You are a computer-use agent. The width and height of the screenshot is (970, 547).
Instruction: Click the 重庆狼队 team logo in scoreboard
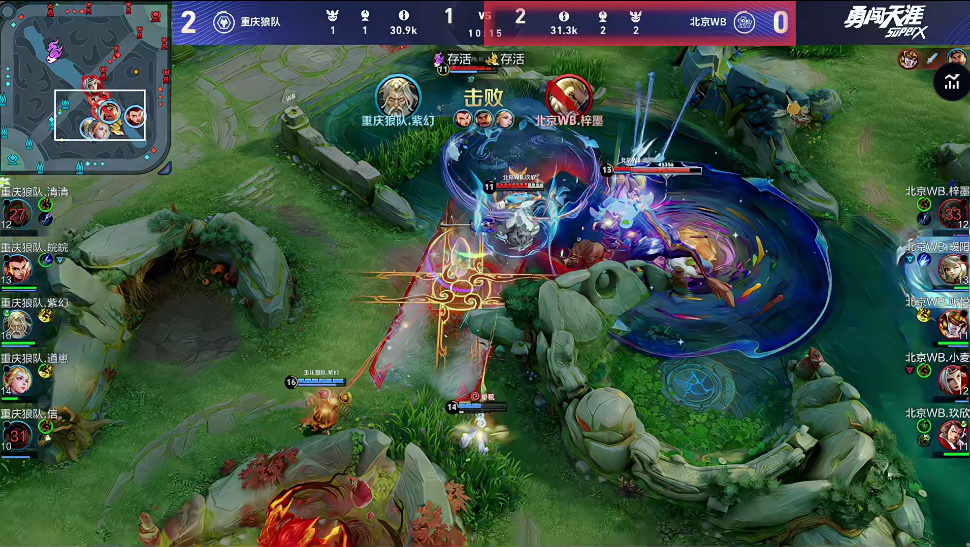(224, 22)
